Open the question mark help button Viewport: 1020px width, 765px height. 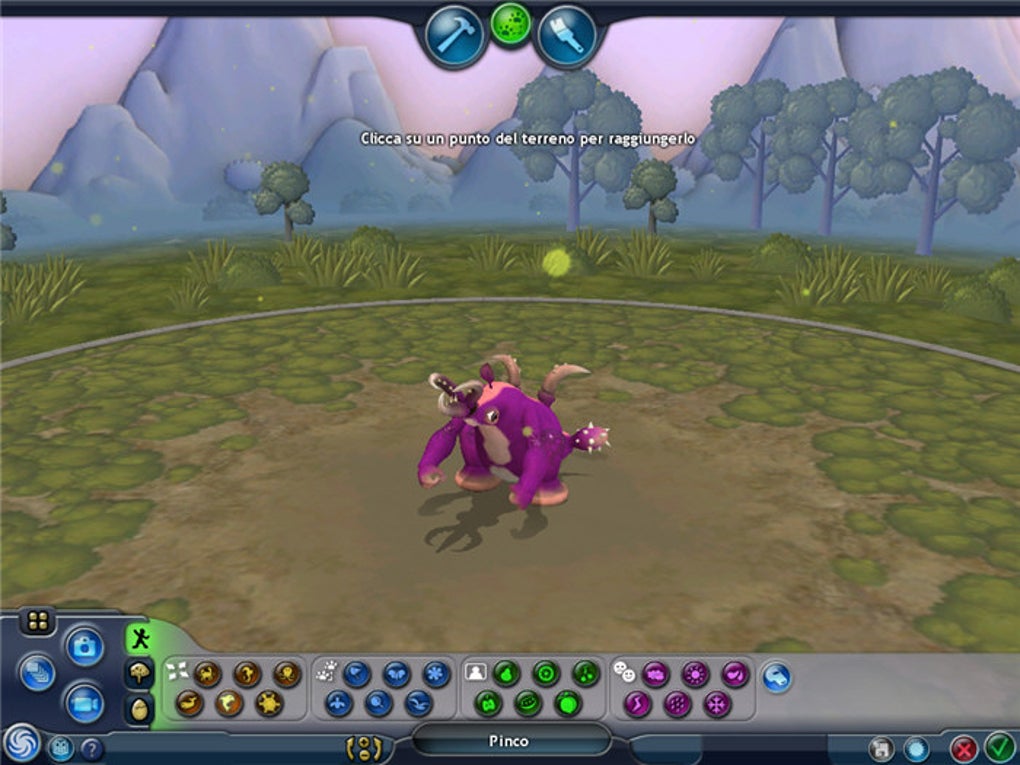(x=91, y=747)
